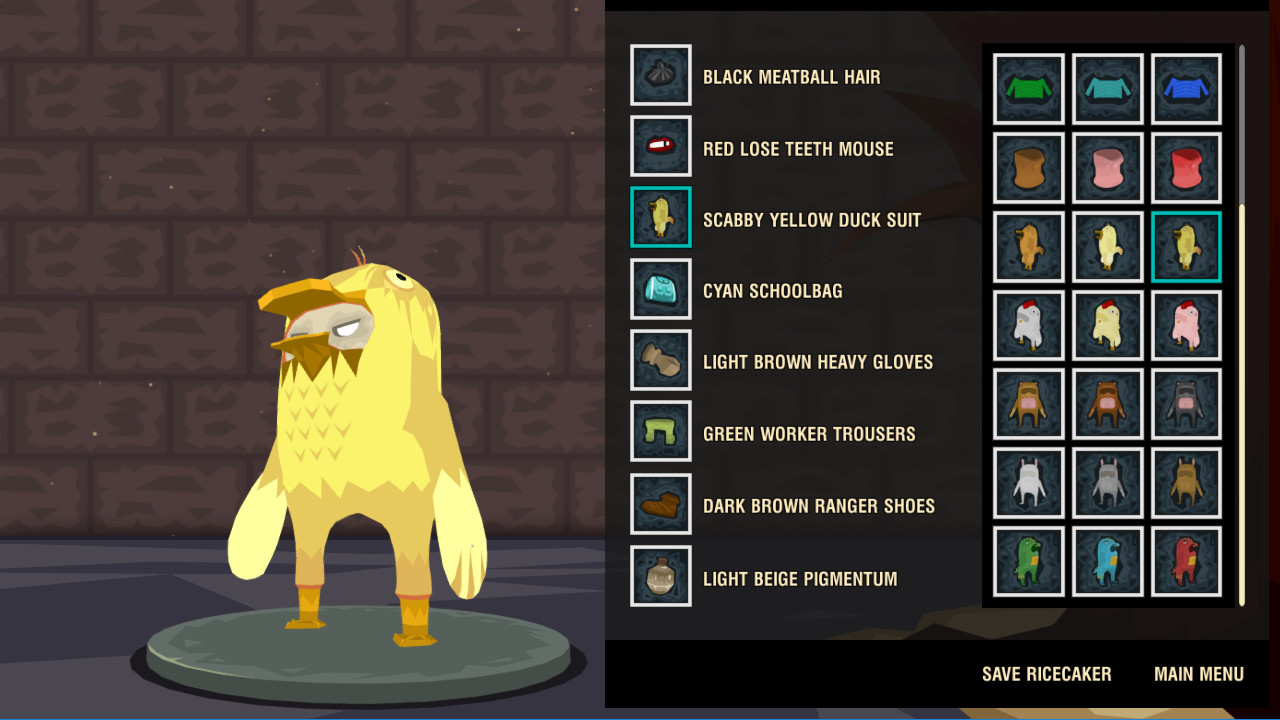Select the white chicken suit thumbnail

1028,325
